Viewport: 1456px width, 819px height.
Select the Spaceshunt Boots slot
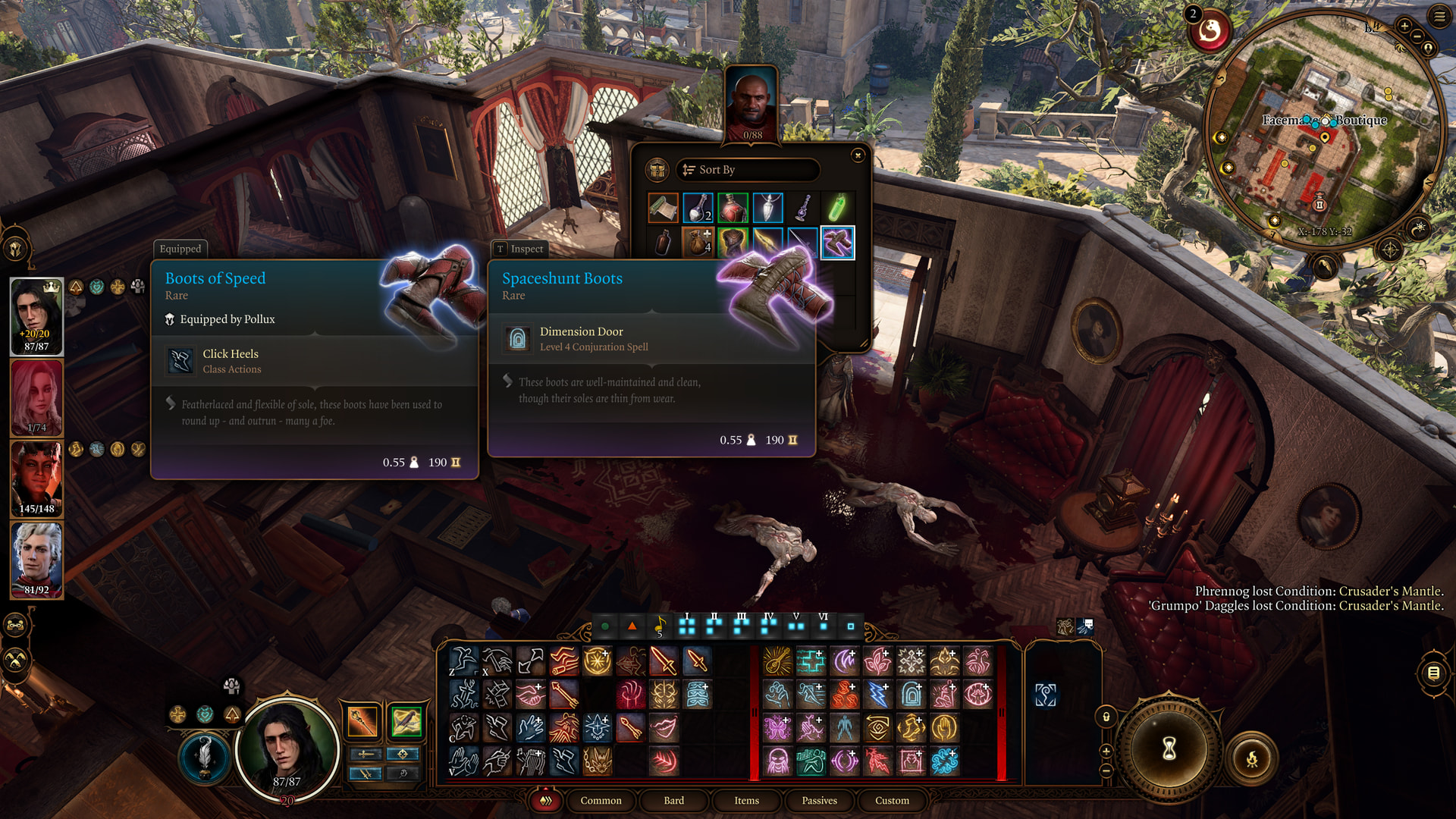pyautogui.click(x=837, y=243)
